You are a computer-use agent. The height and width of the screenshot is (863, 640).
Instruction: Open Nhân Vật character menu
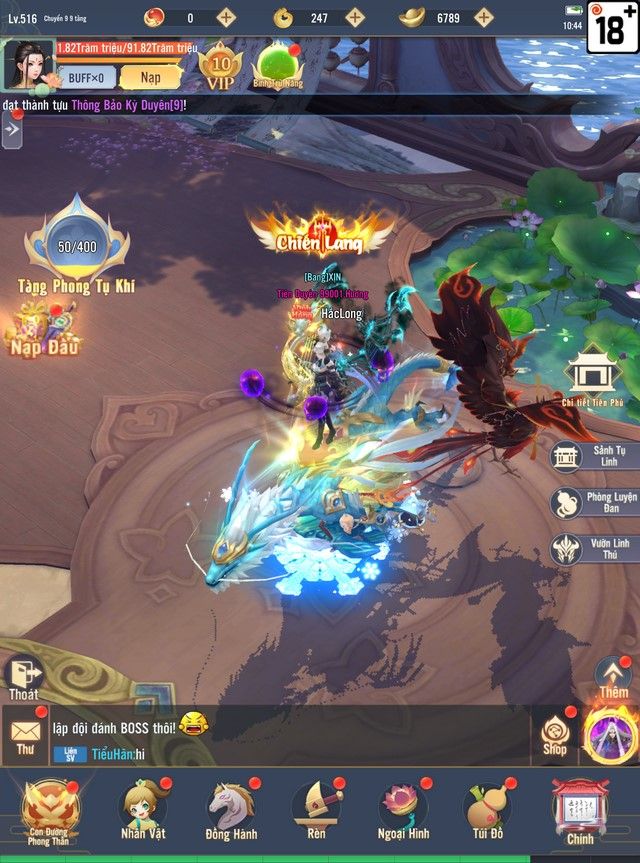(x=144, y=812)
